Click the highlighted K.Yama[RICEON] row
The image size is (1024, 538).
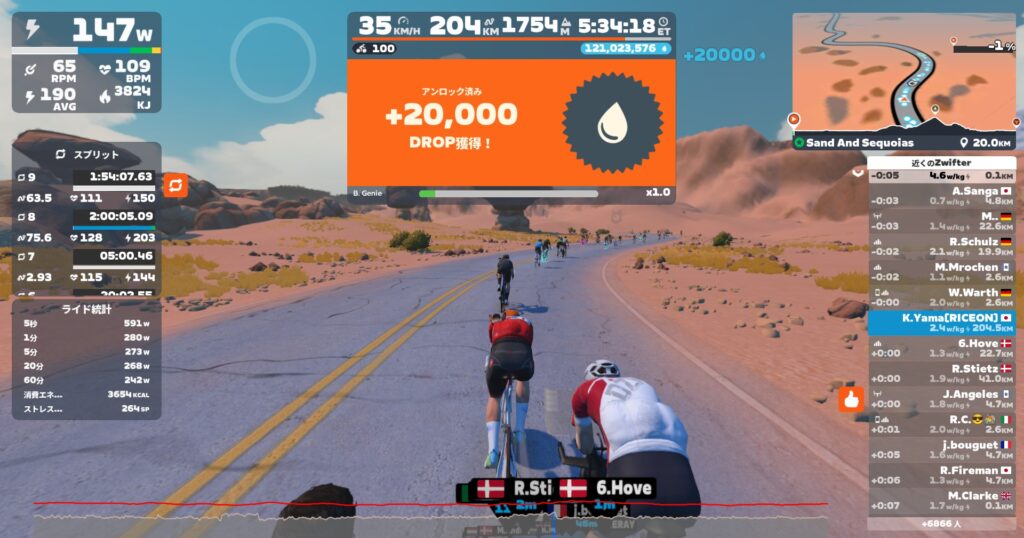click(941, 322)
